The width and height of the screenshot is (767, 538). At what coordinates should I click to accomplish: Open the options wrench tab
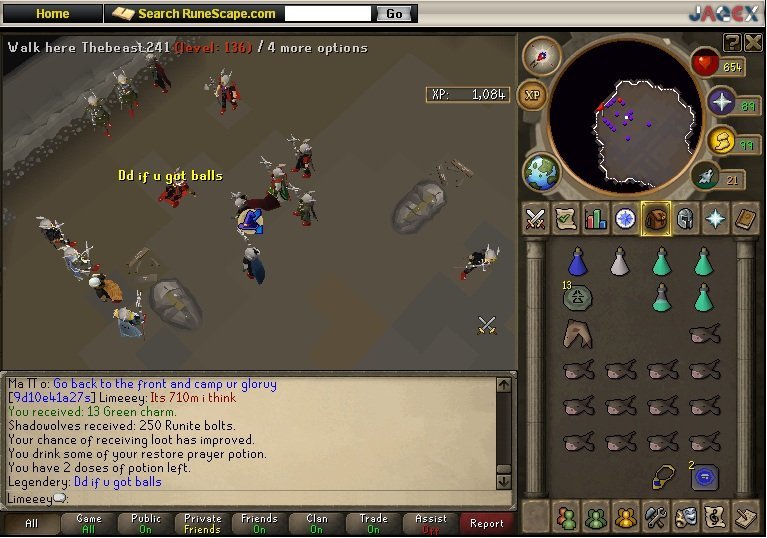(x=656, y=517)
